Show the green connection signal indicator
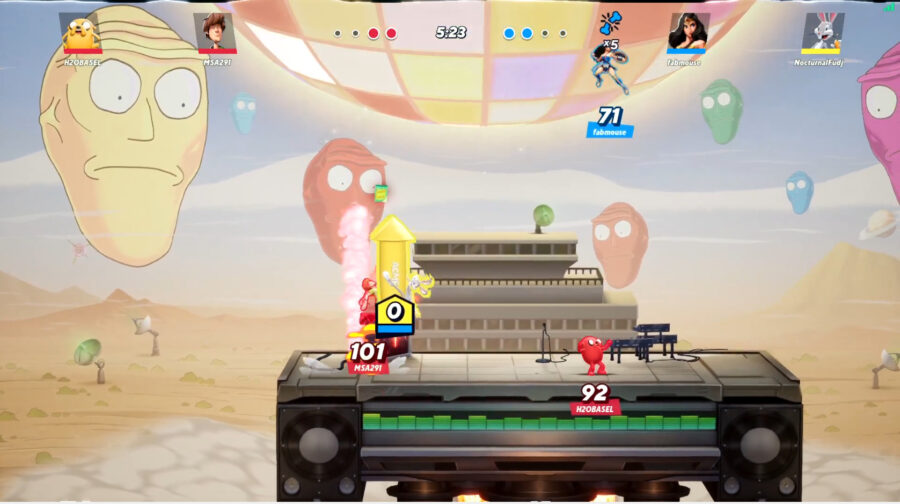The width and height of the screenshot is (900, 504). point(889,6)
